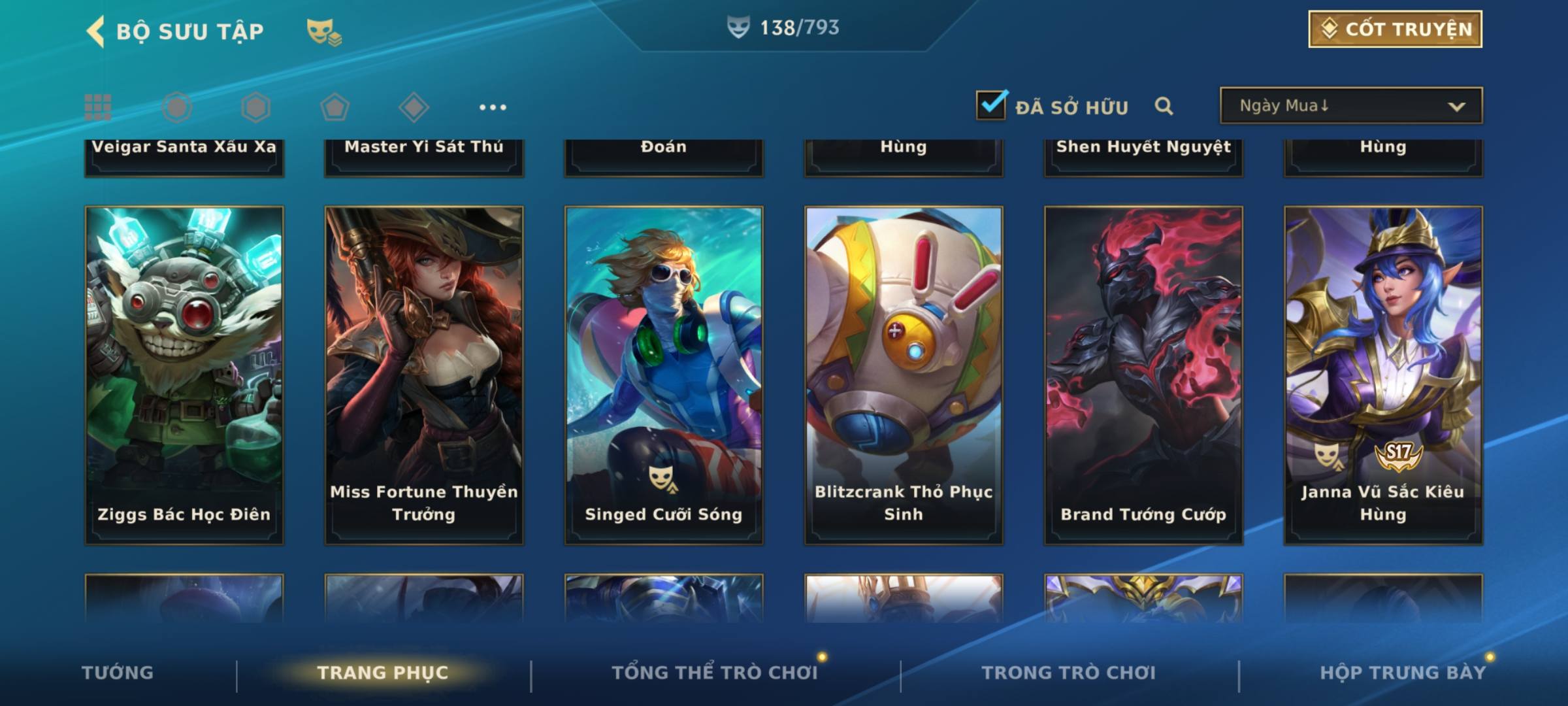The height and width of the screenshot is (706, 1568).
Task: Open Miss Fortune Thuyền Trưởng skin card
Action: point(424,375)
